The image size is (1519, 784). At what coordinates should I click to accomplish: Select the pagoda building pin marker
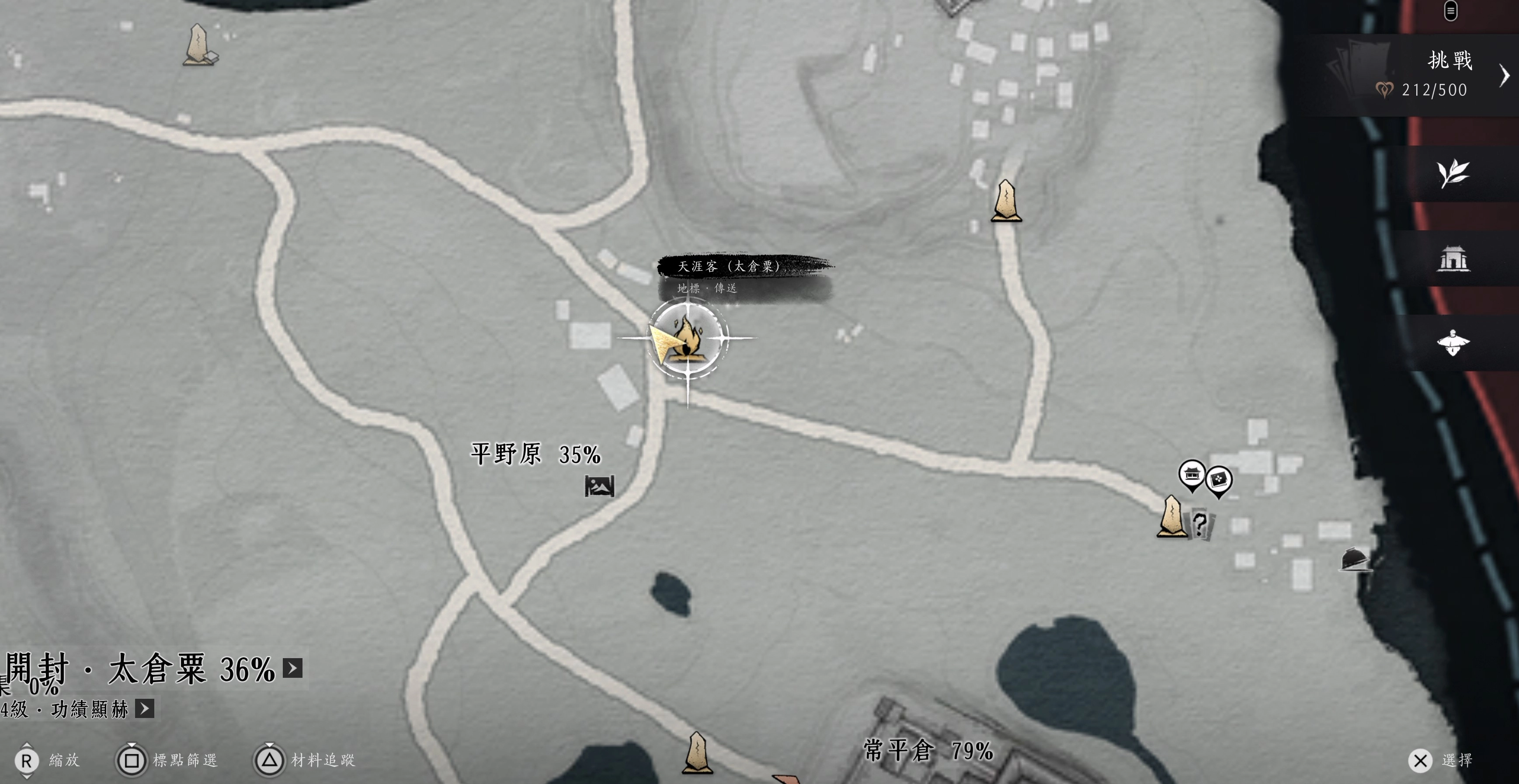1192,474
